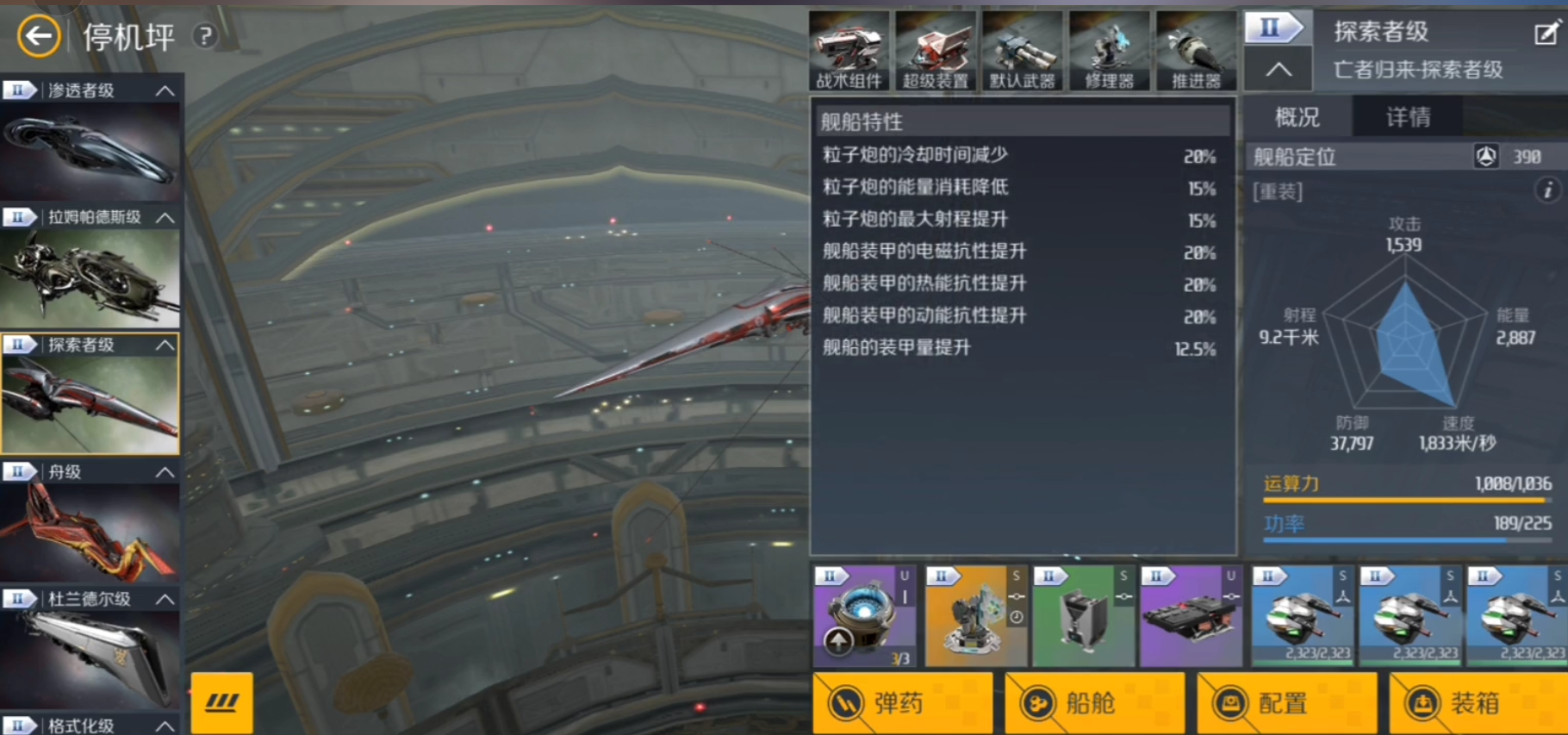This screenshot has width=1568, height=735.
Task: Choose the 拉姆帕德斯级 ship thumbnail
Action: coord(90,277)
